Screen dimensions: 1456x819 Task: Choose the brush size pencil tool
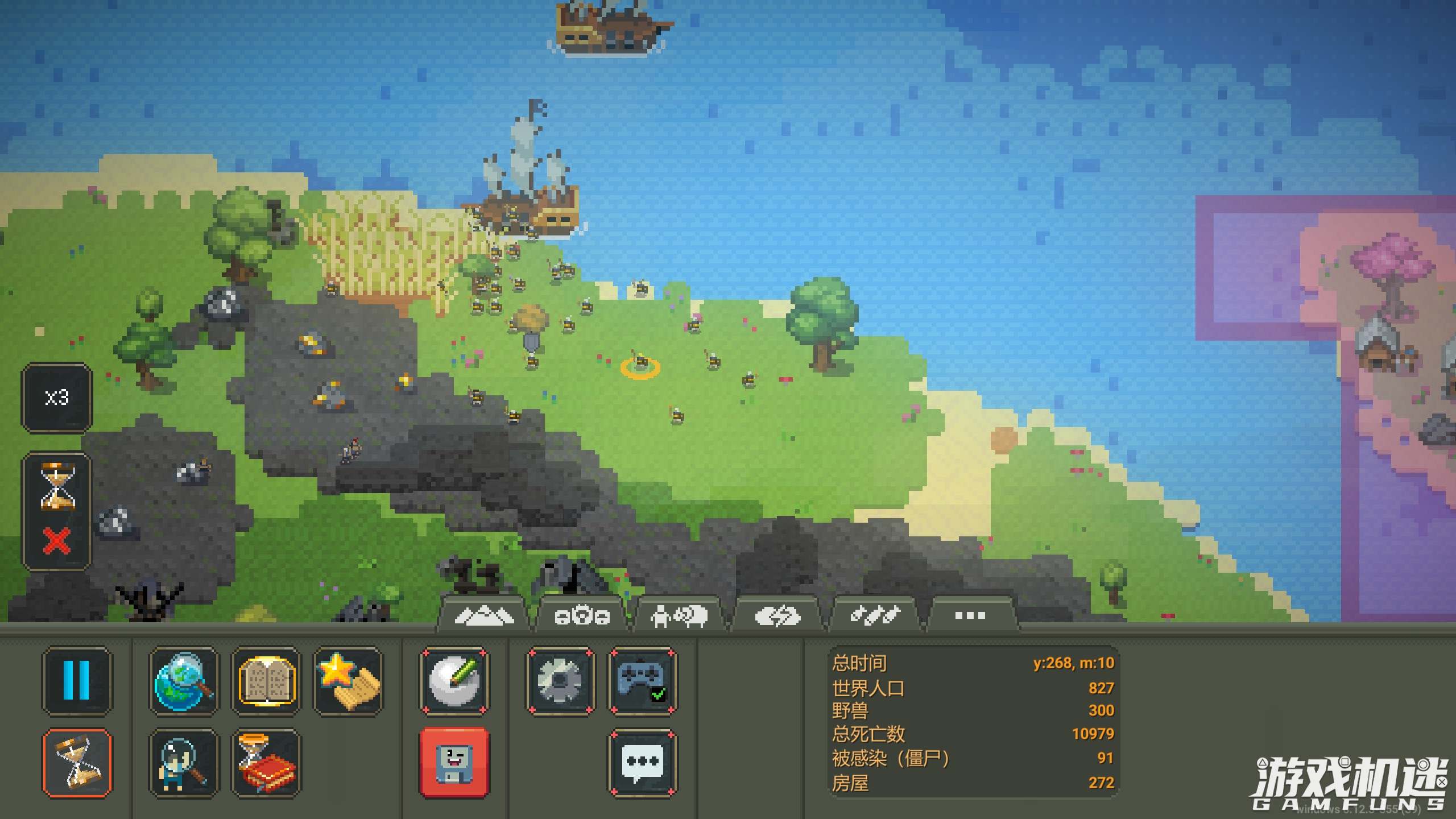(454, 680)
